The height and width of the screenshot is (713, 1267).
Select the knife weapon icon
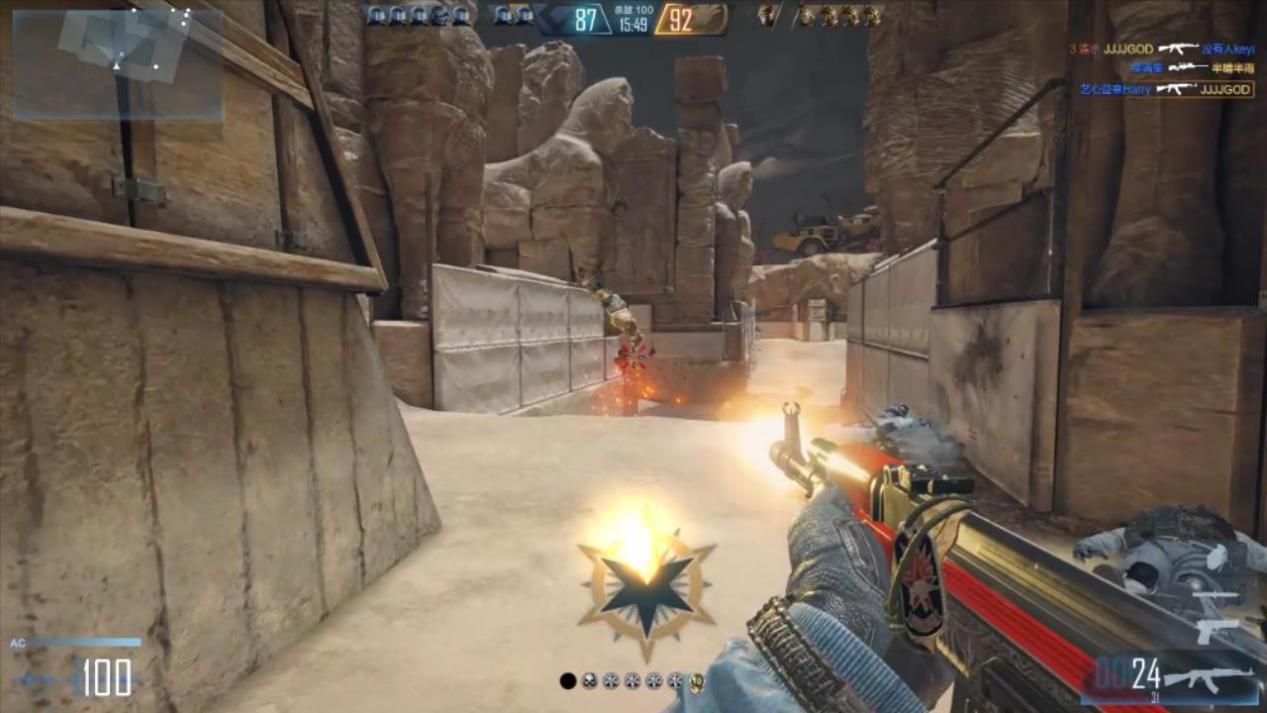point(1215,598)
